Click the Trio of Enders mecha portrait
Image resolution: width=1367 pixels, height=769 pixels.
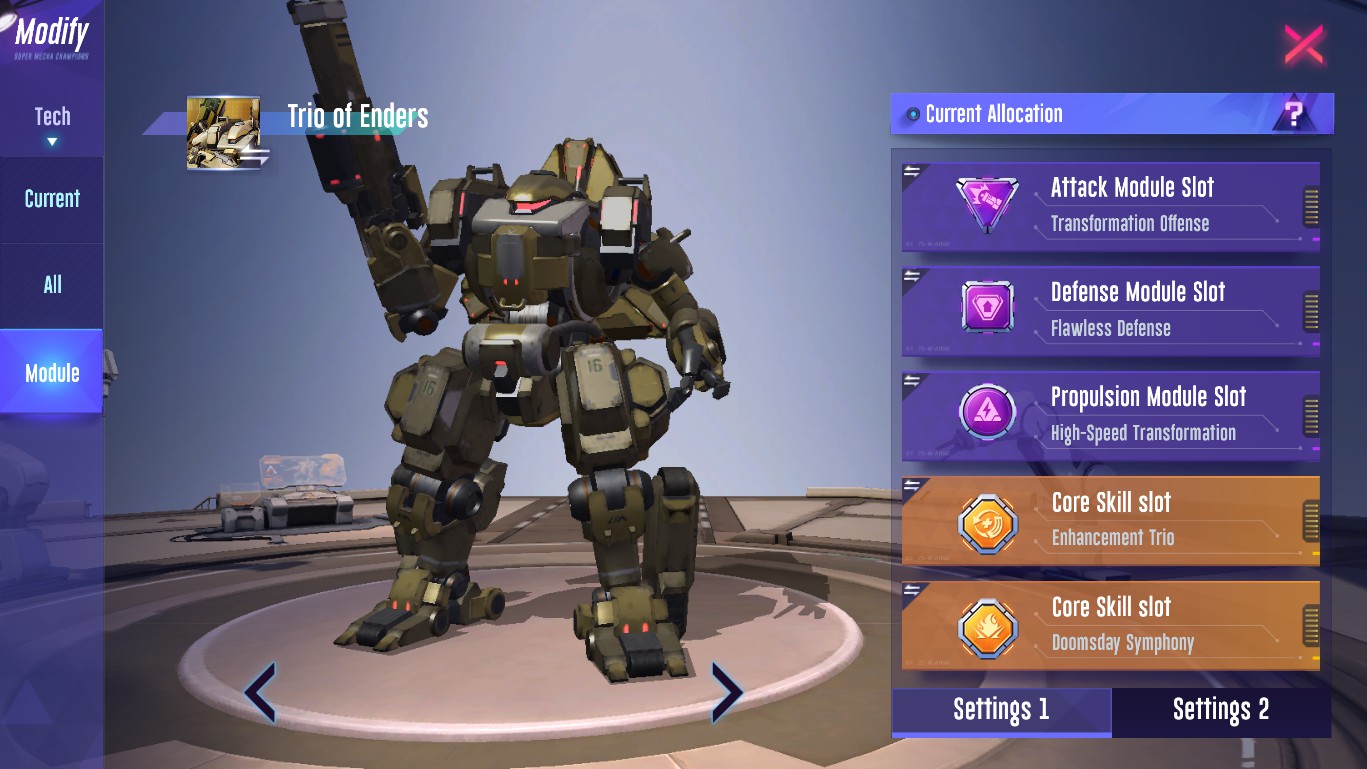224,133
